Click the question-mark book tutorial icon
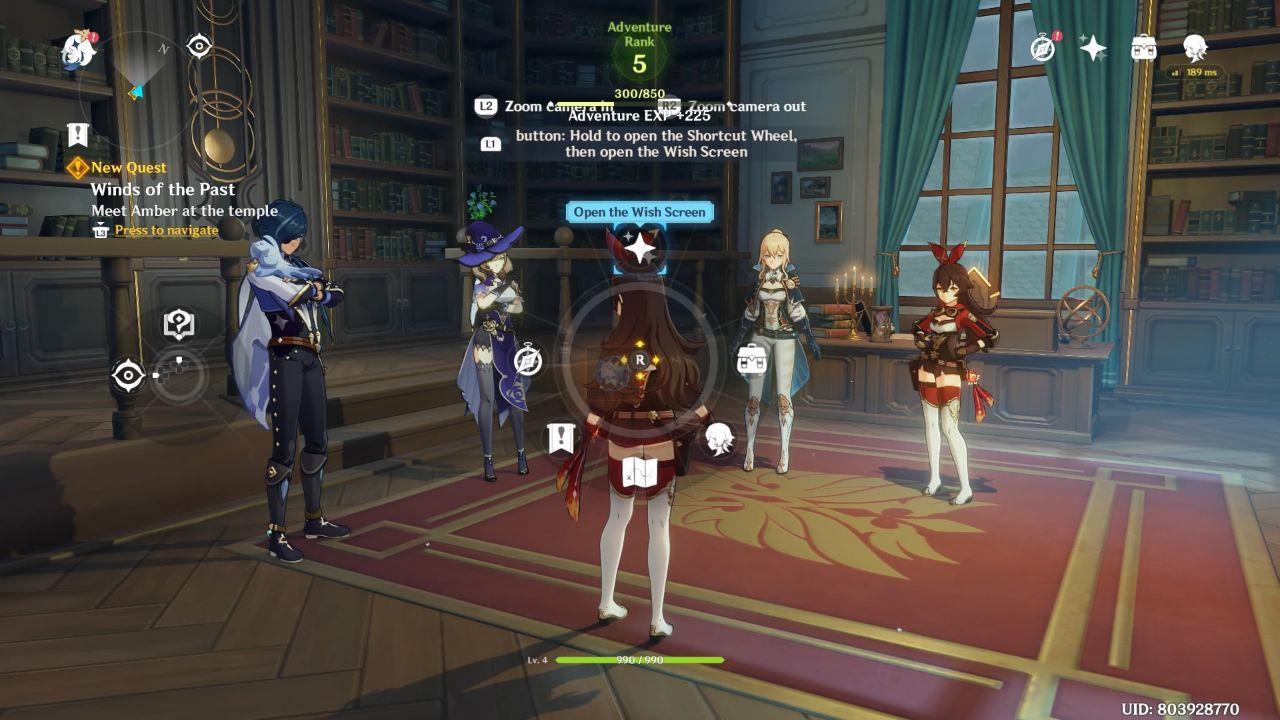The image size is (1280, 720). [x=178, y=324]
